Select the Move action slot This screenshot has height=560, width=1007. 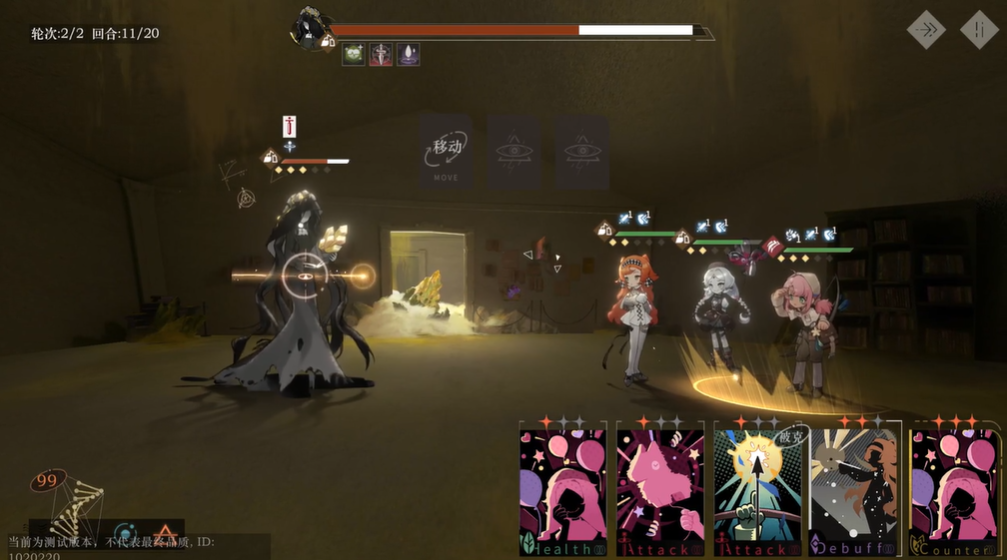446,152
